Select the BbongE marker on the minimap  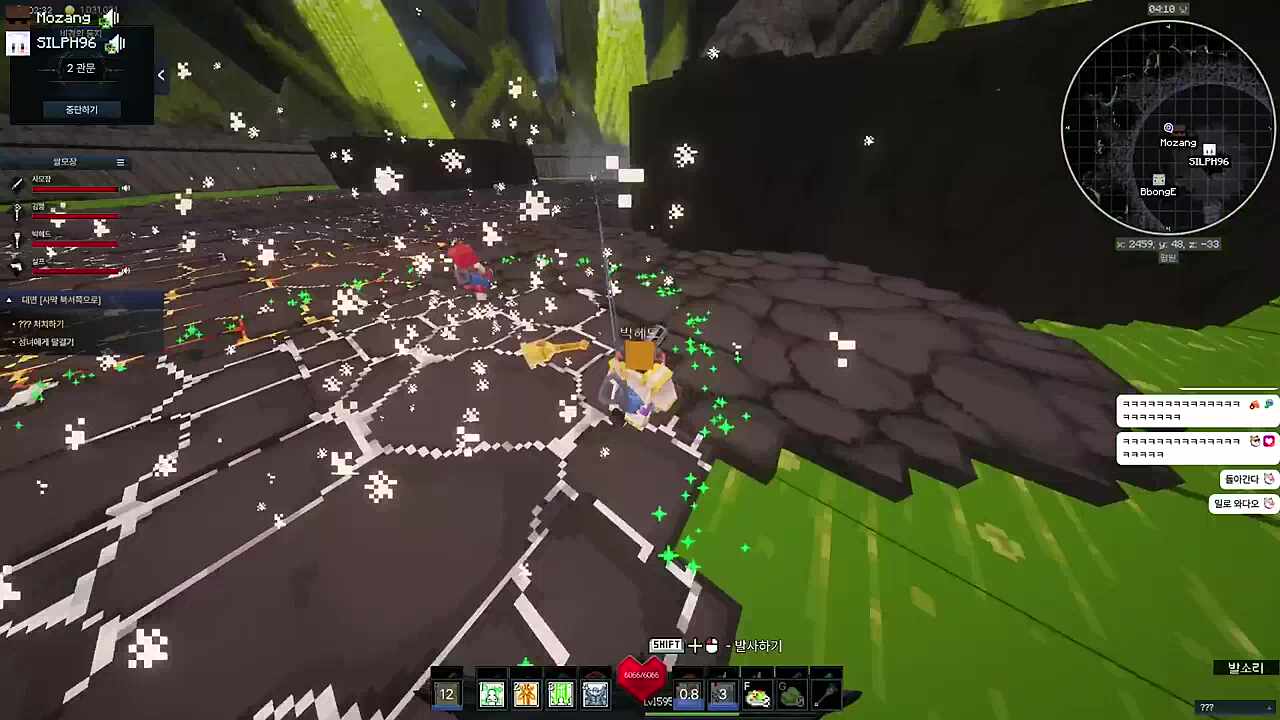pos(1158,181)
